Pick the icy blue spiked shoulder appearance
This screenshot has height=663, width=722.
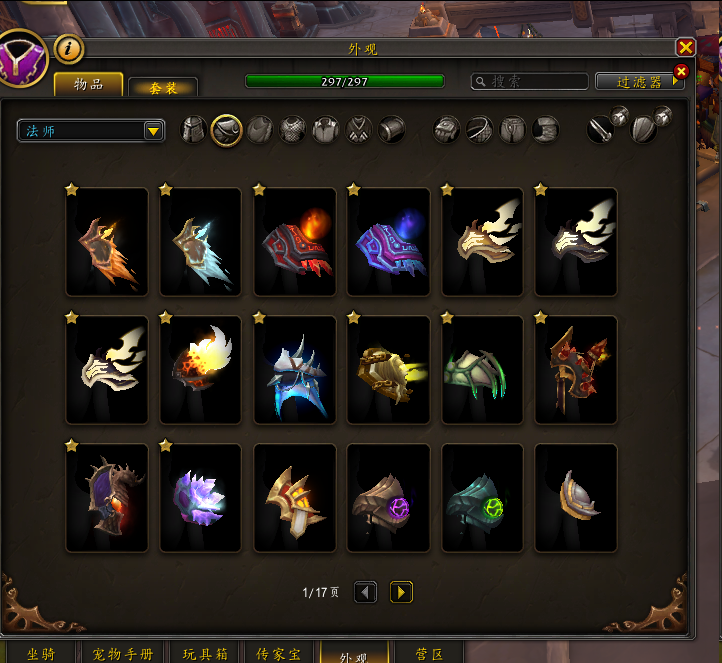[294, 370]
